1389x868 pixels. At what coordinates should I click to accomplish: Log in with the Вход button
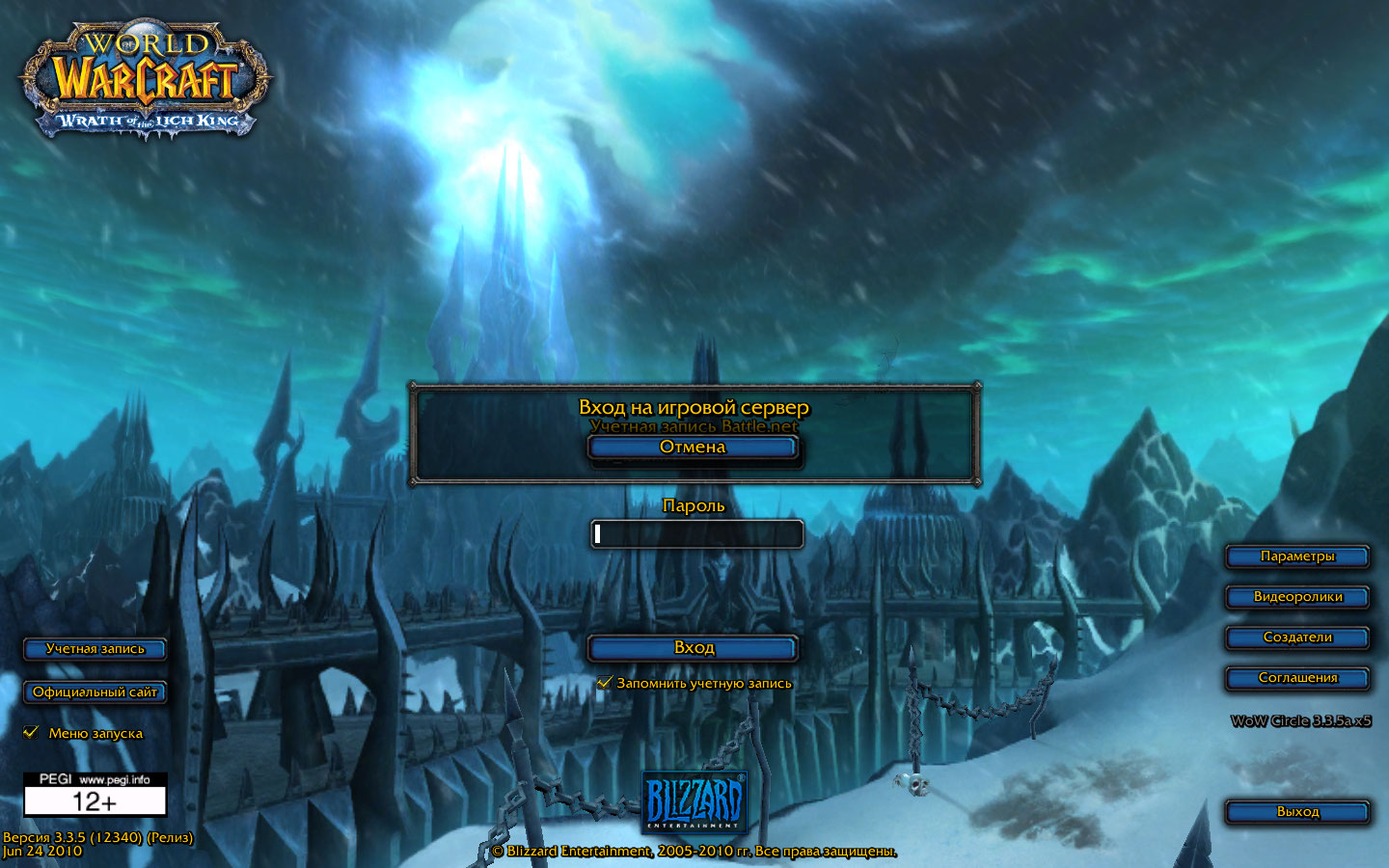click(x=693, y=648)
